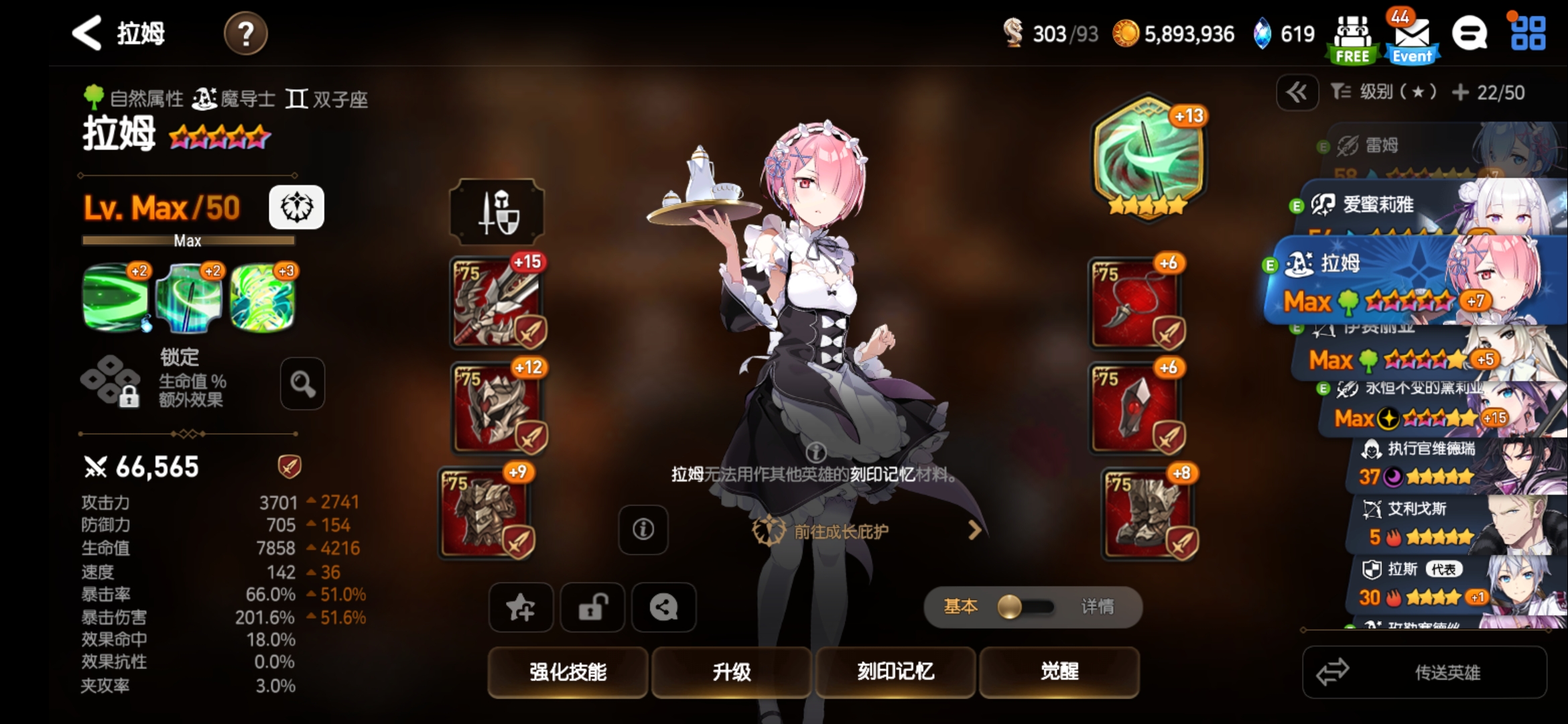This screenshot has height=724, width=1568.
Task: Select the 觉醒 button
Action: tap(1059, 672)
